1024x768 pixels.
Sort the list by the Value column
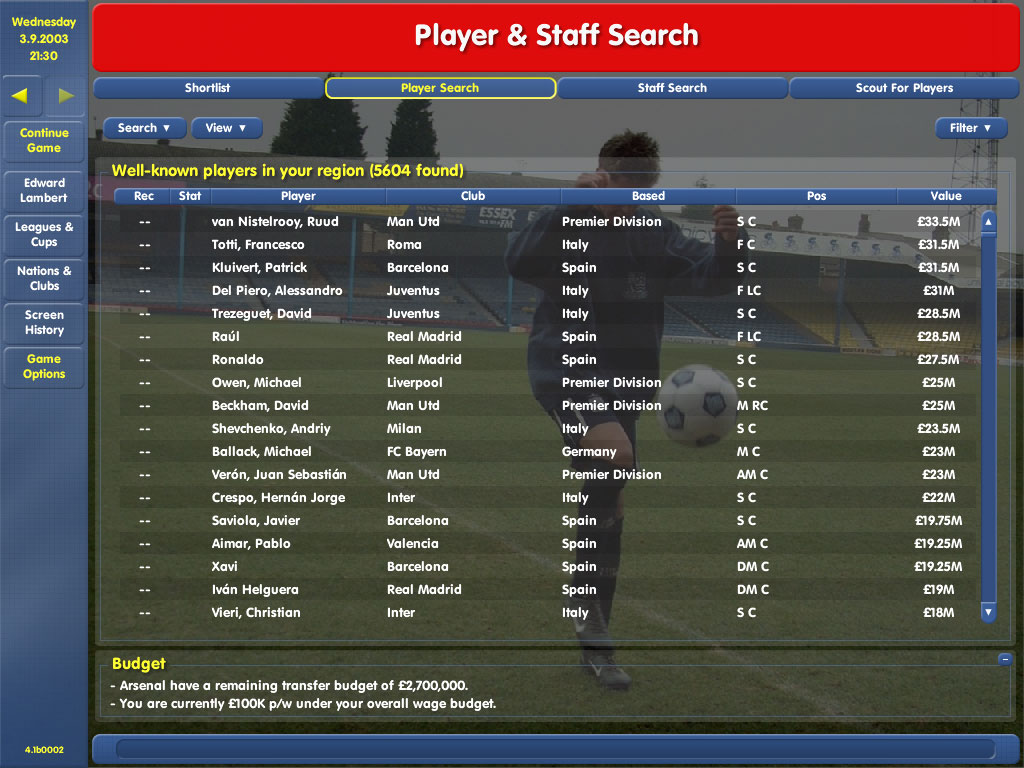point(945,196)
